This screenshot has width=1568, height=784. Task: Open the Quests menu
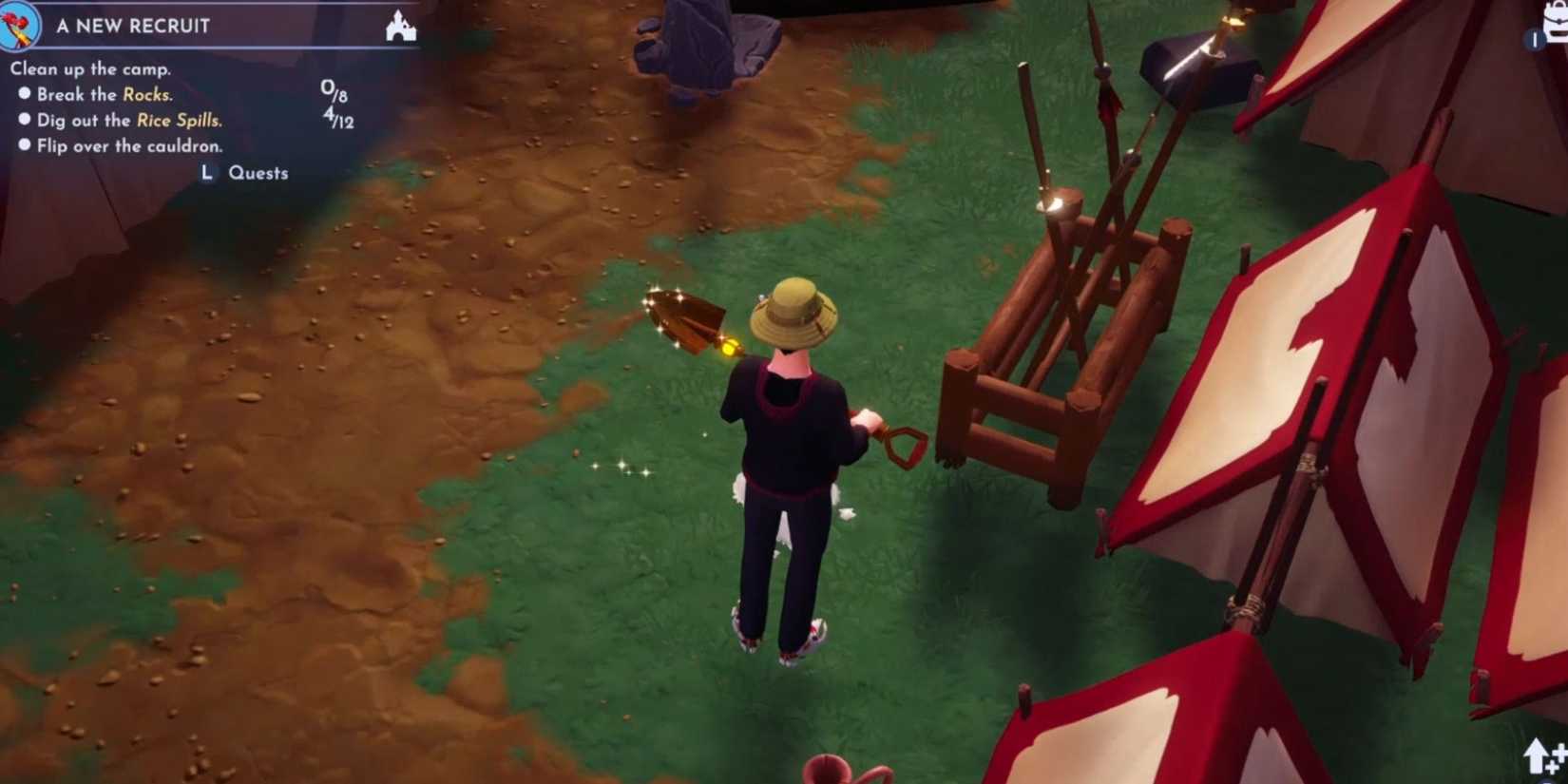[257, 172]
